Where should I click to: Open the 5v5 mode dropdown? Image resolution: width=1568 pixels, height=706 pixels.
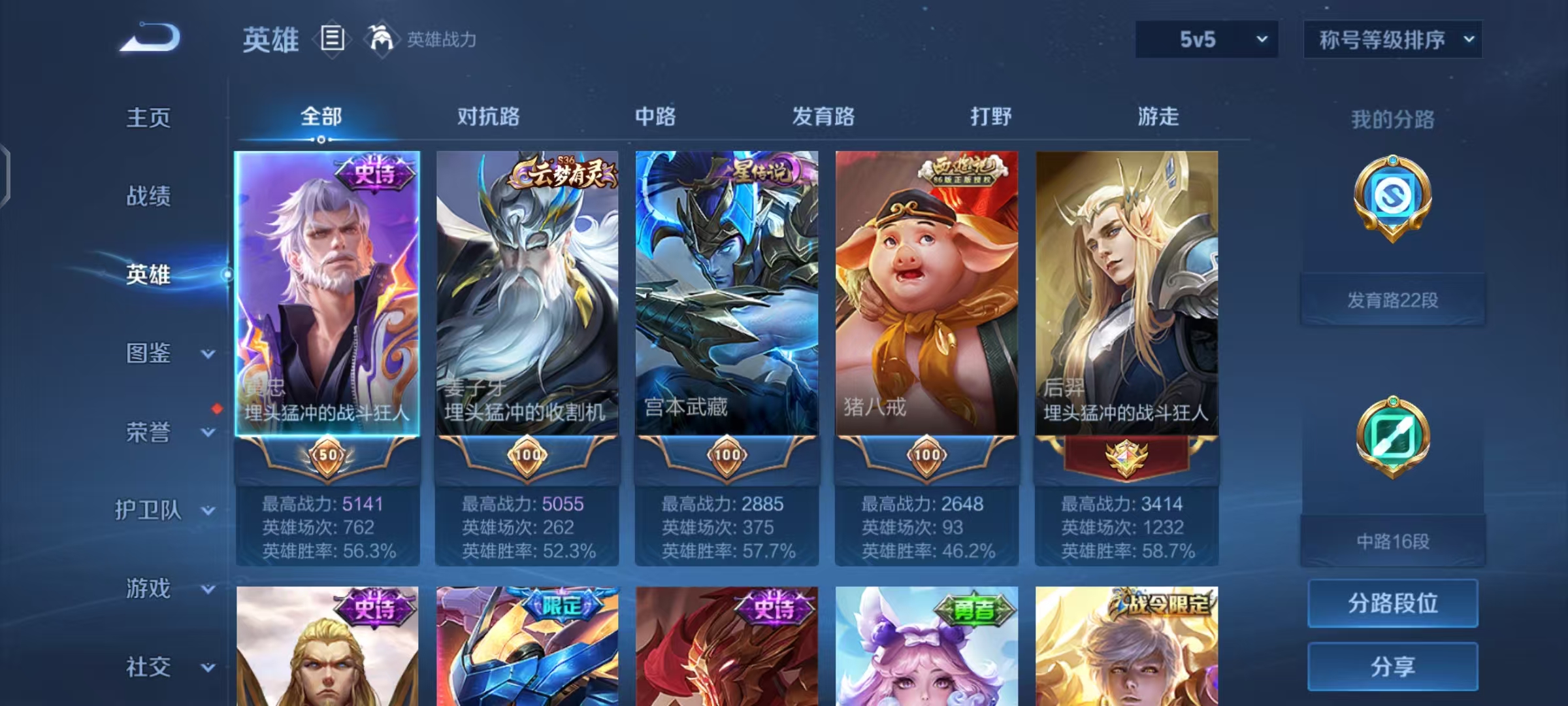coord(1206,39)
